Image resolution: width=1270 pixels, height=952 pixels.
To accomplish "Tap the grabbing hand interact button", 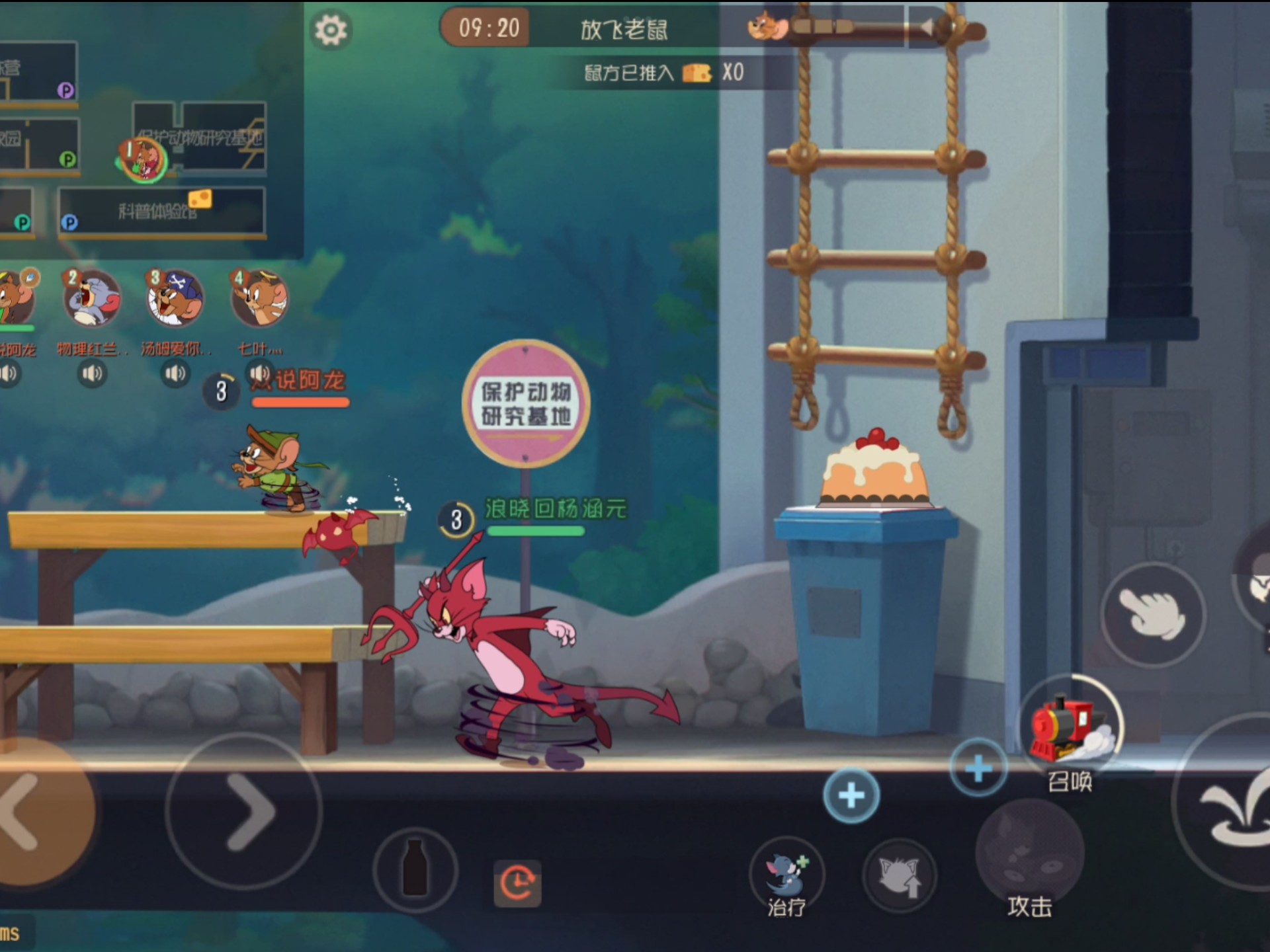I will (1152, 614).
